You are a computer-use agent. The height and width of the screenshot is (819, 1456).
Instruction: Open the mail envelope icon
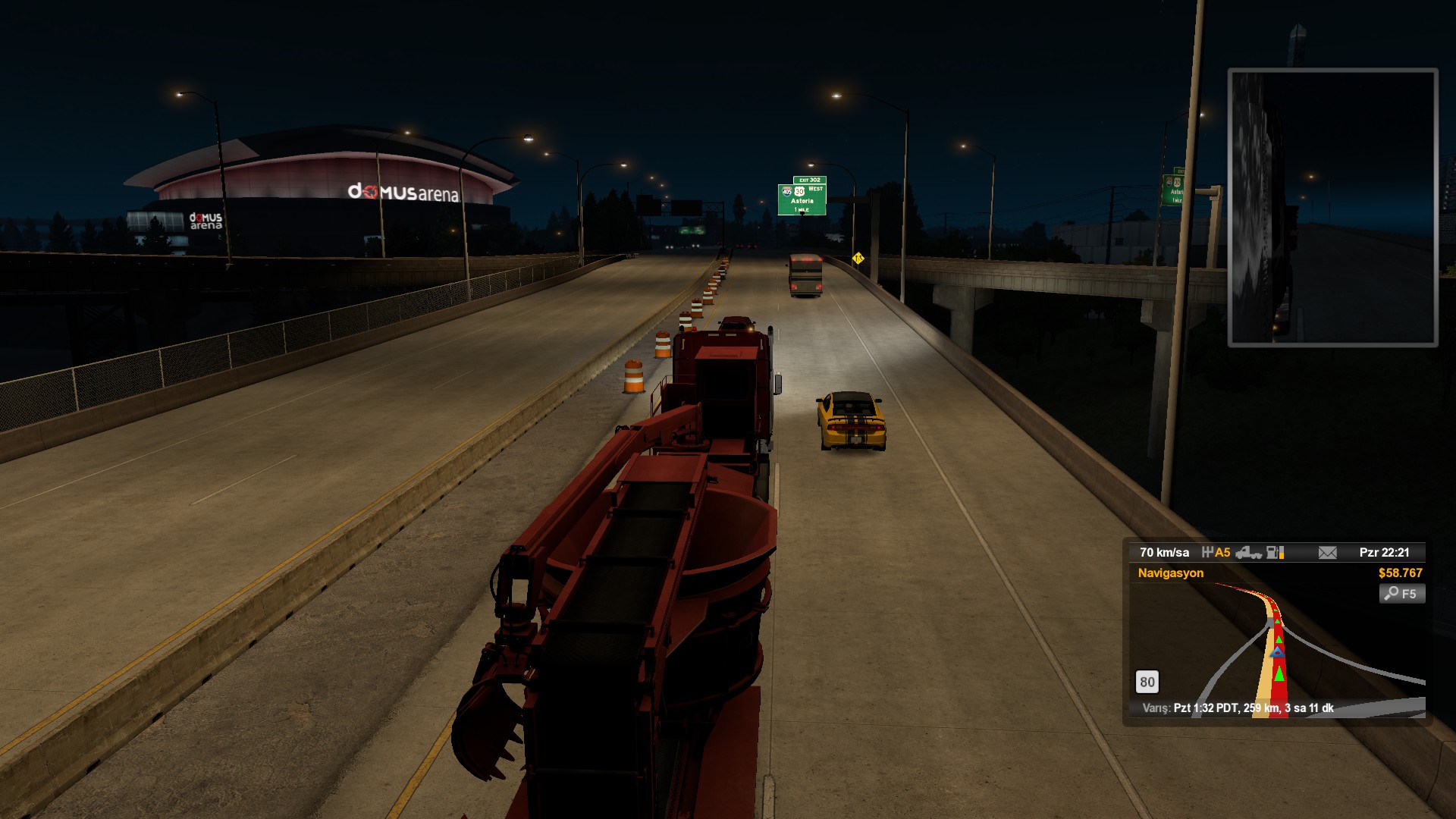pos(1327,553)
